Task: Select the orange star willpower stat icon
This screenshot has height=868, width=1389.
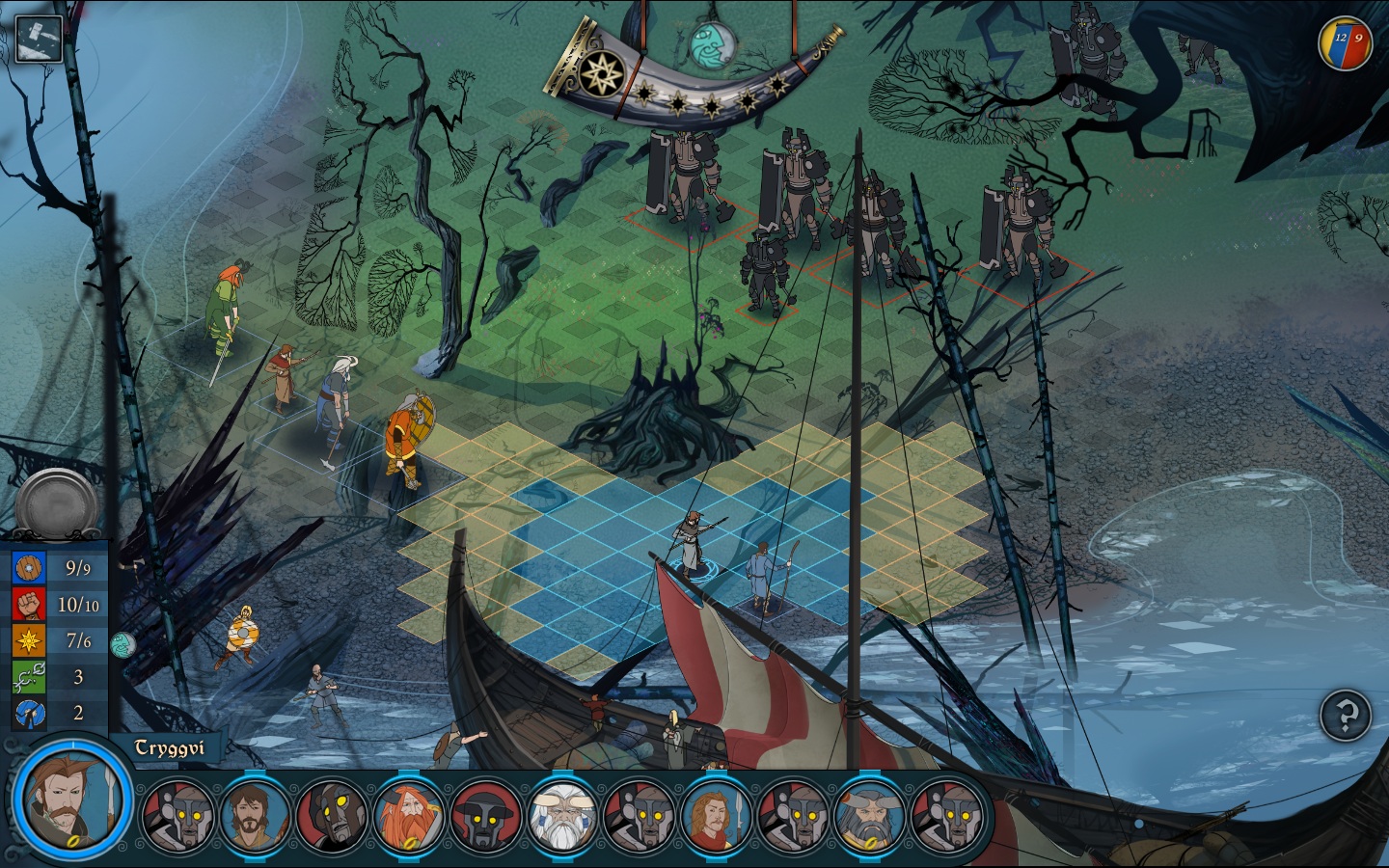Action: click(x=30, y=640)
